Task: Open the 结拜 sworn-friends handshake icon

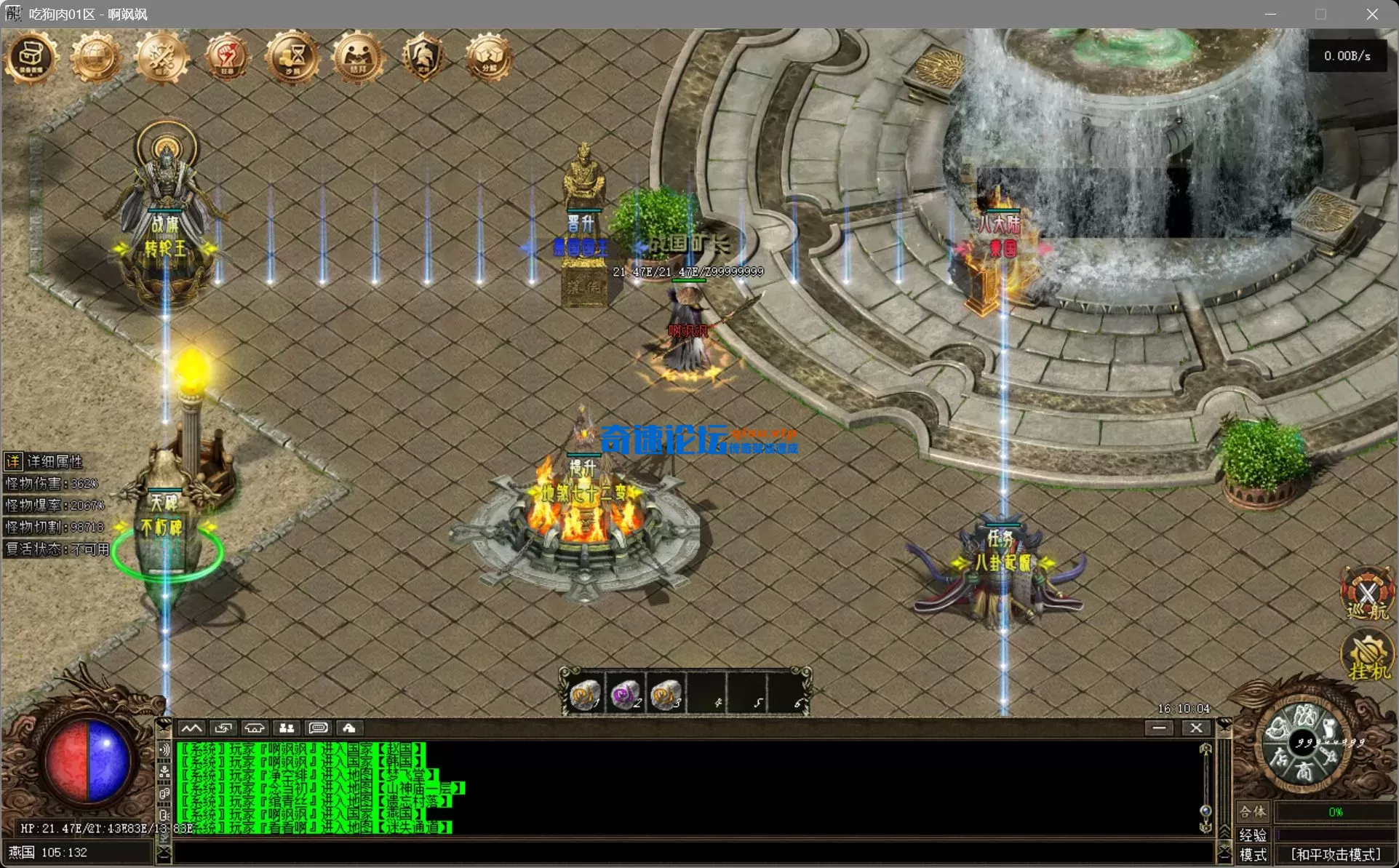Action: point(358,57)
